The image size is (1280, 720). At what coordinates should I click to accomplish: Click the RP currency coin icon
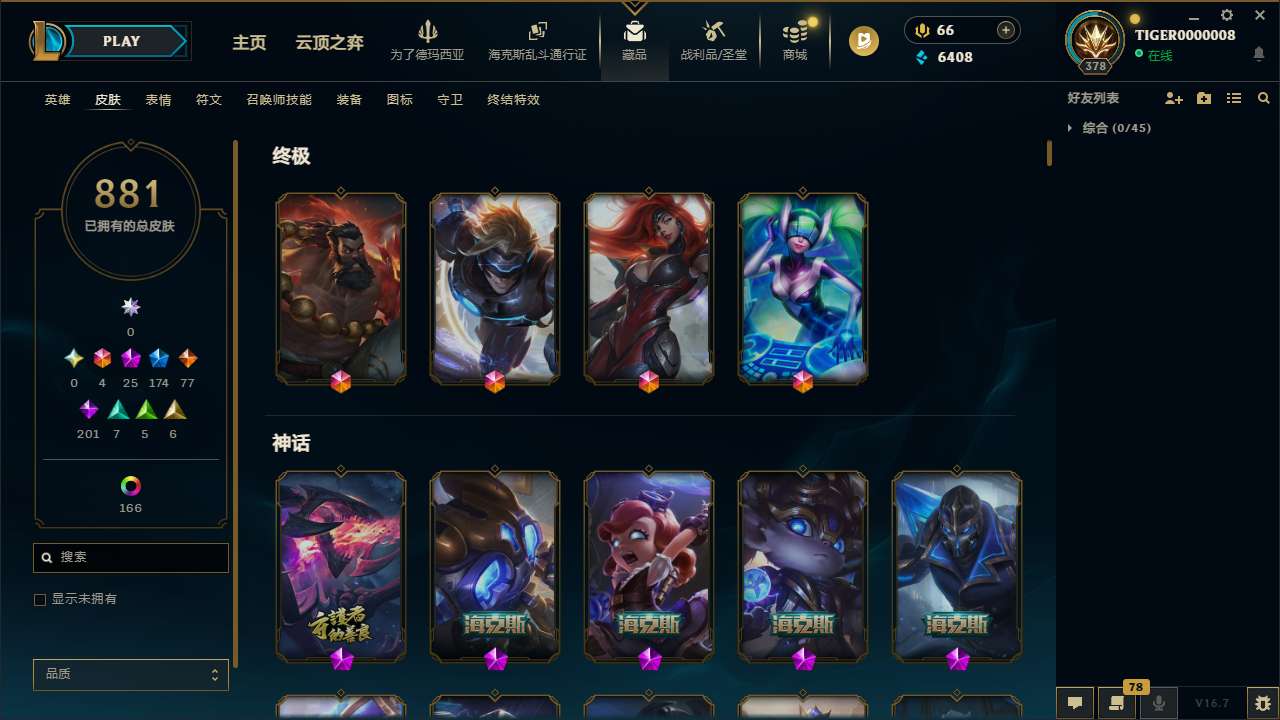tap(921, 30)
